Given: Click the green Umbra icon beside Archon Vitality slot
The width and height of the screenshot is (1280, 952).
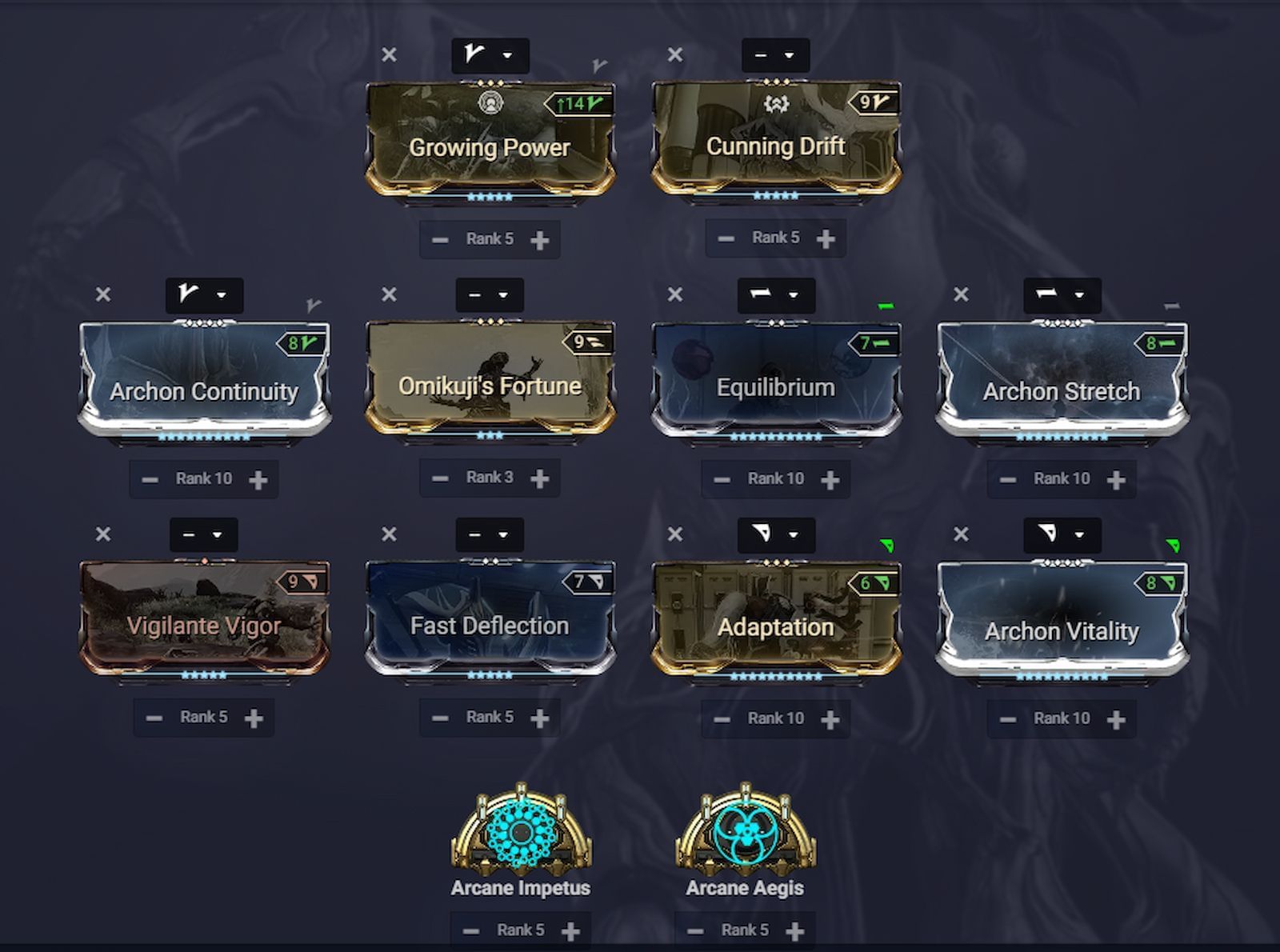Looking at the screenshot, I should (x=1172, y=545).
